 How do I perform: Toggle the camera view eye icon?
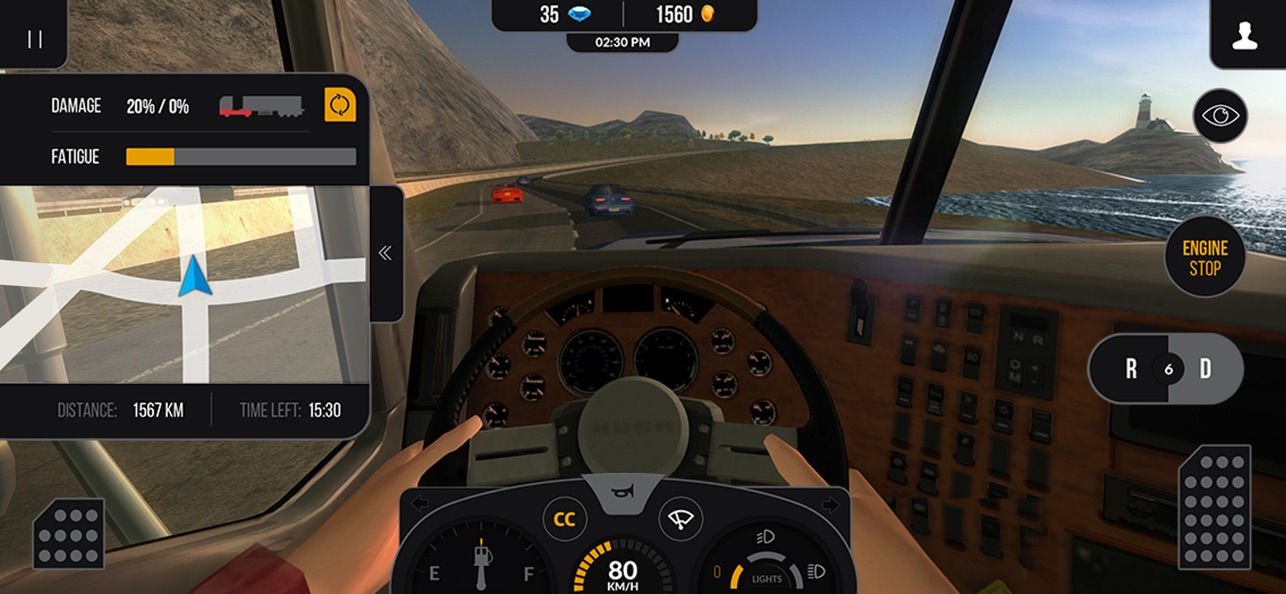(1220, 116)
